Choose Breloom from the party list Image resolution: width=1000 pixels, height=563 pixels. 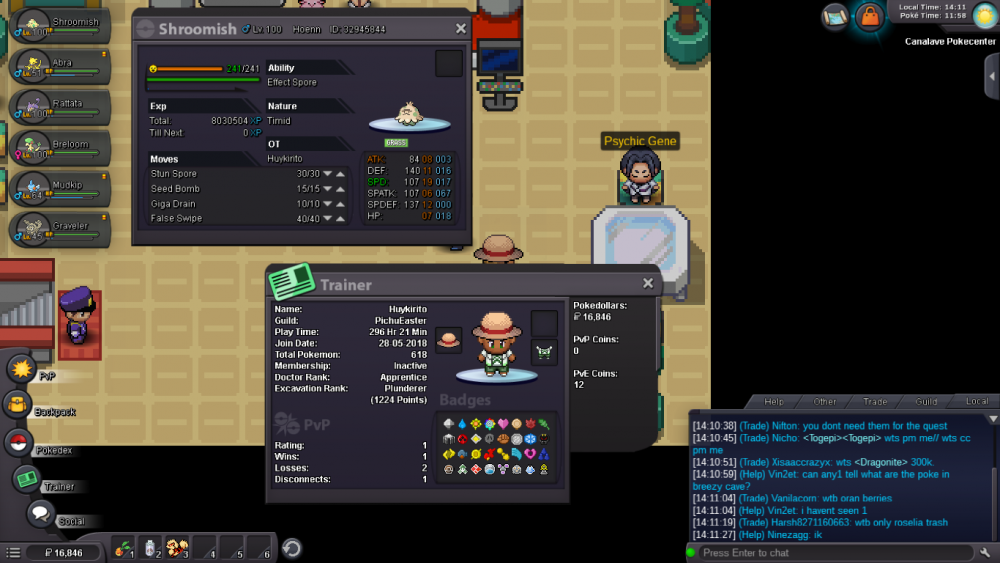pos(60,146)
